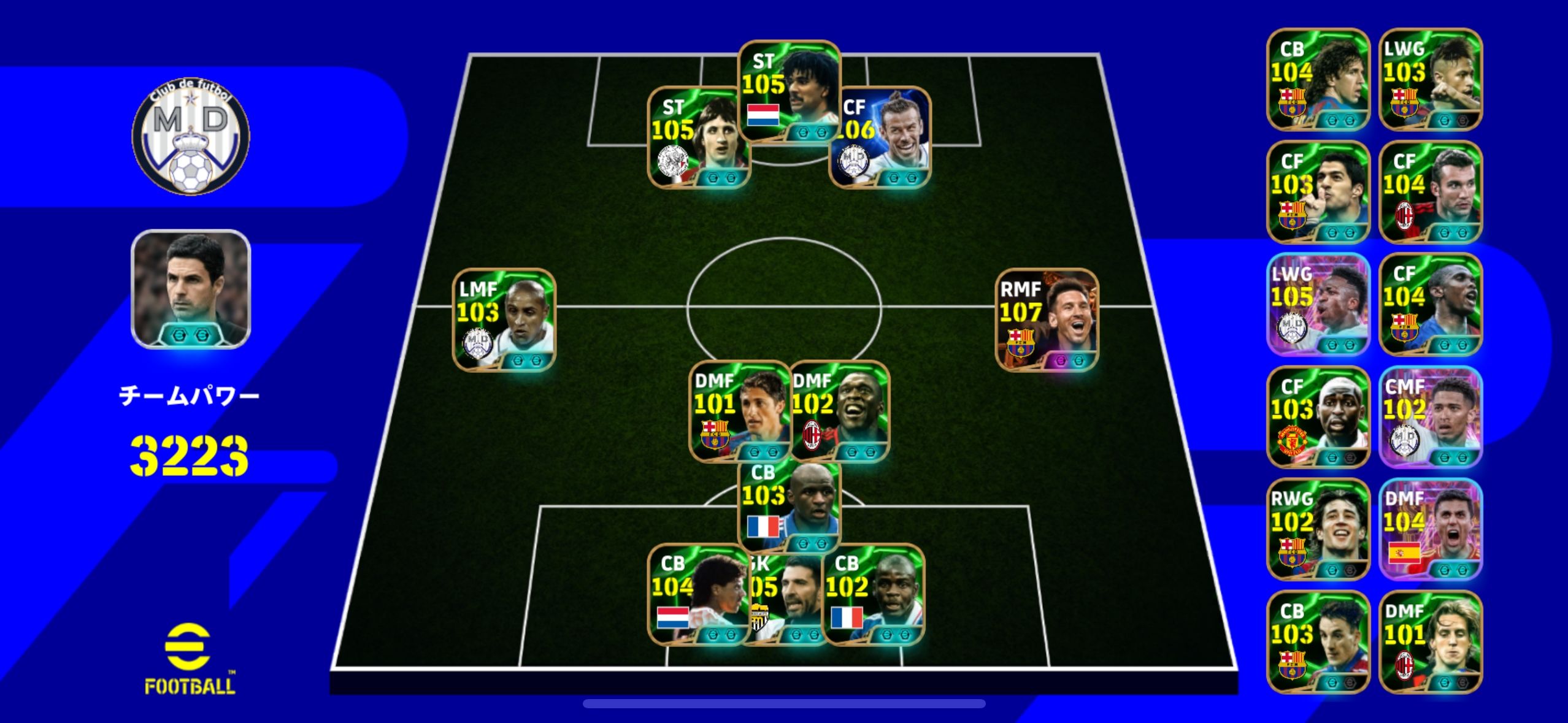Pick the LMF 103 player card

(504, 319)
